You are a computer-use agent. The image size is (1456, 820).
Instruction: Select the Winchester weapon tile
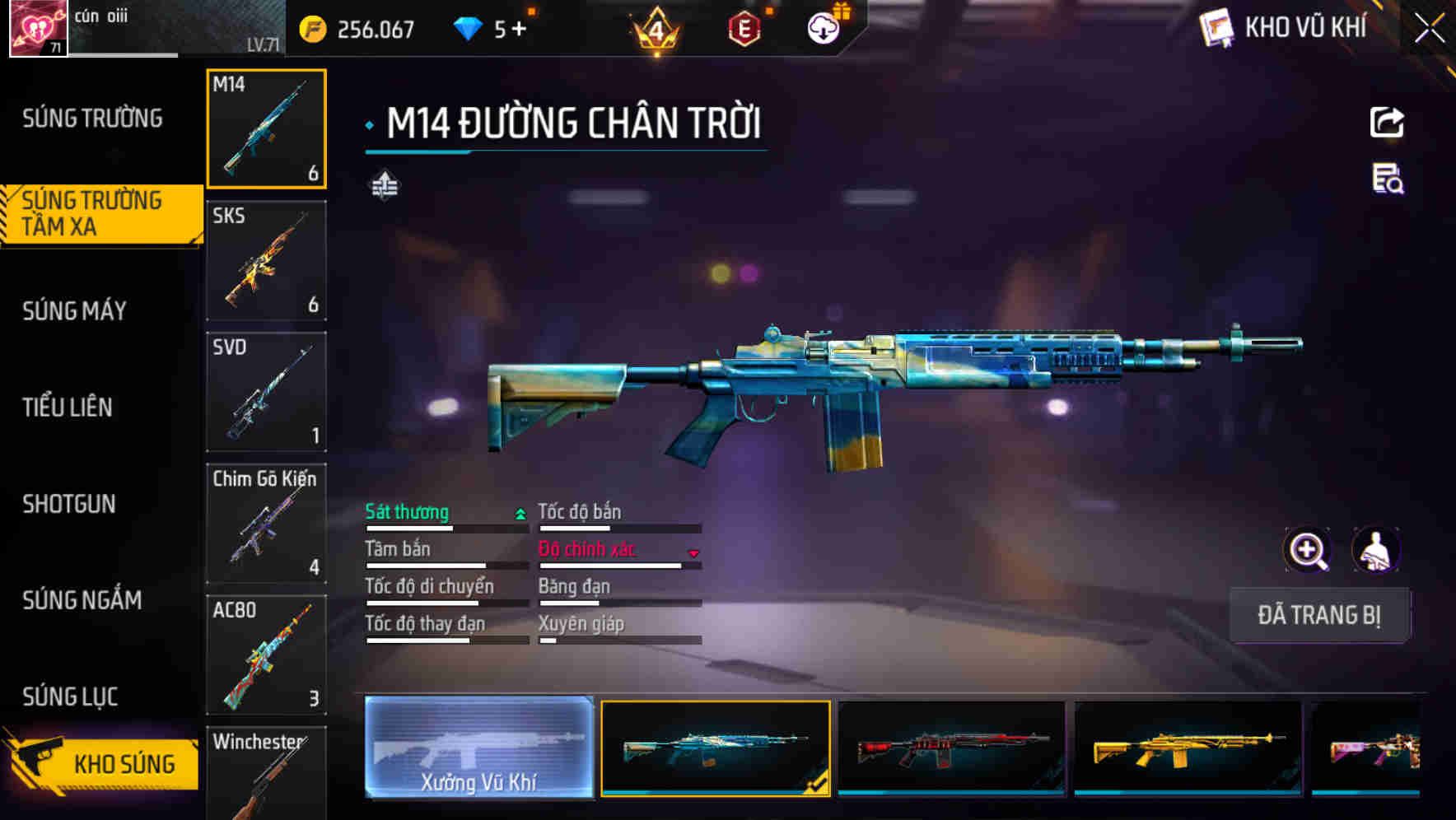tap(266, 774)
